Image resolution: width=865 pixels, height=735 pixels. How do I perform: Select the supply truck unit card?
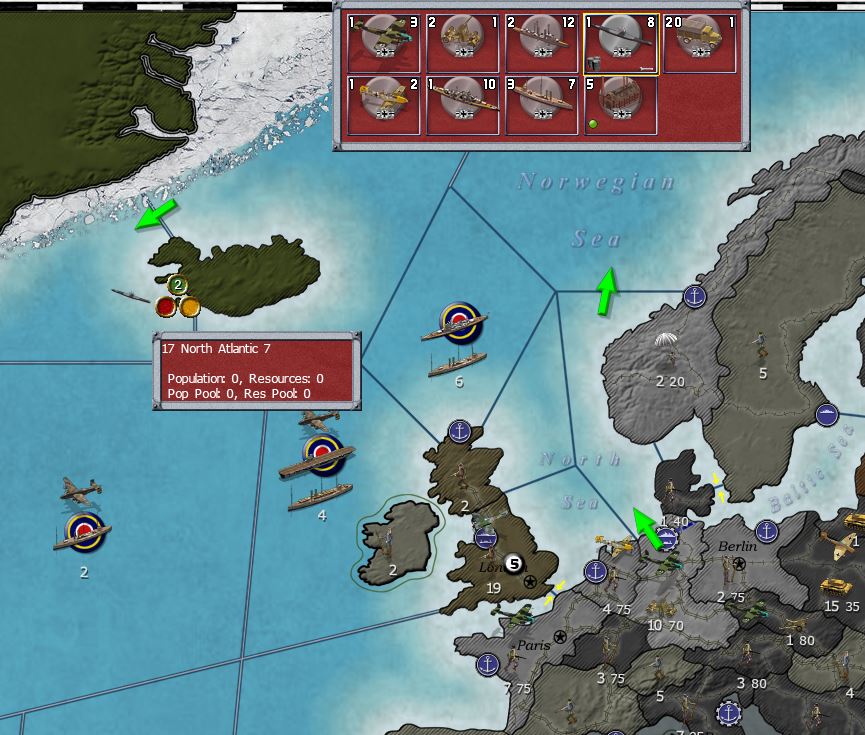pos(698,43)
